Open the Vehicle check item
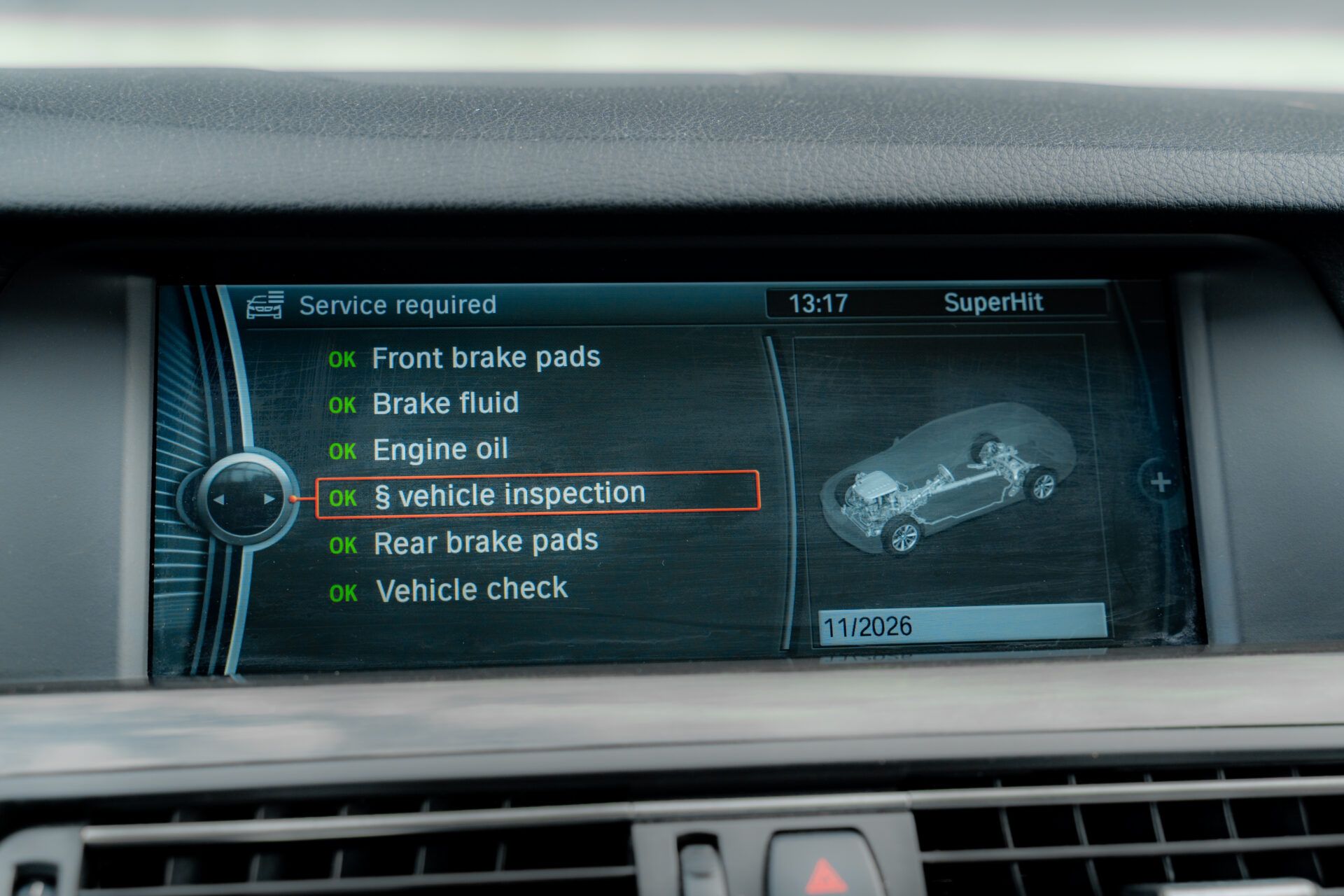1344x896 pixels. click(x=471, y=590)
